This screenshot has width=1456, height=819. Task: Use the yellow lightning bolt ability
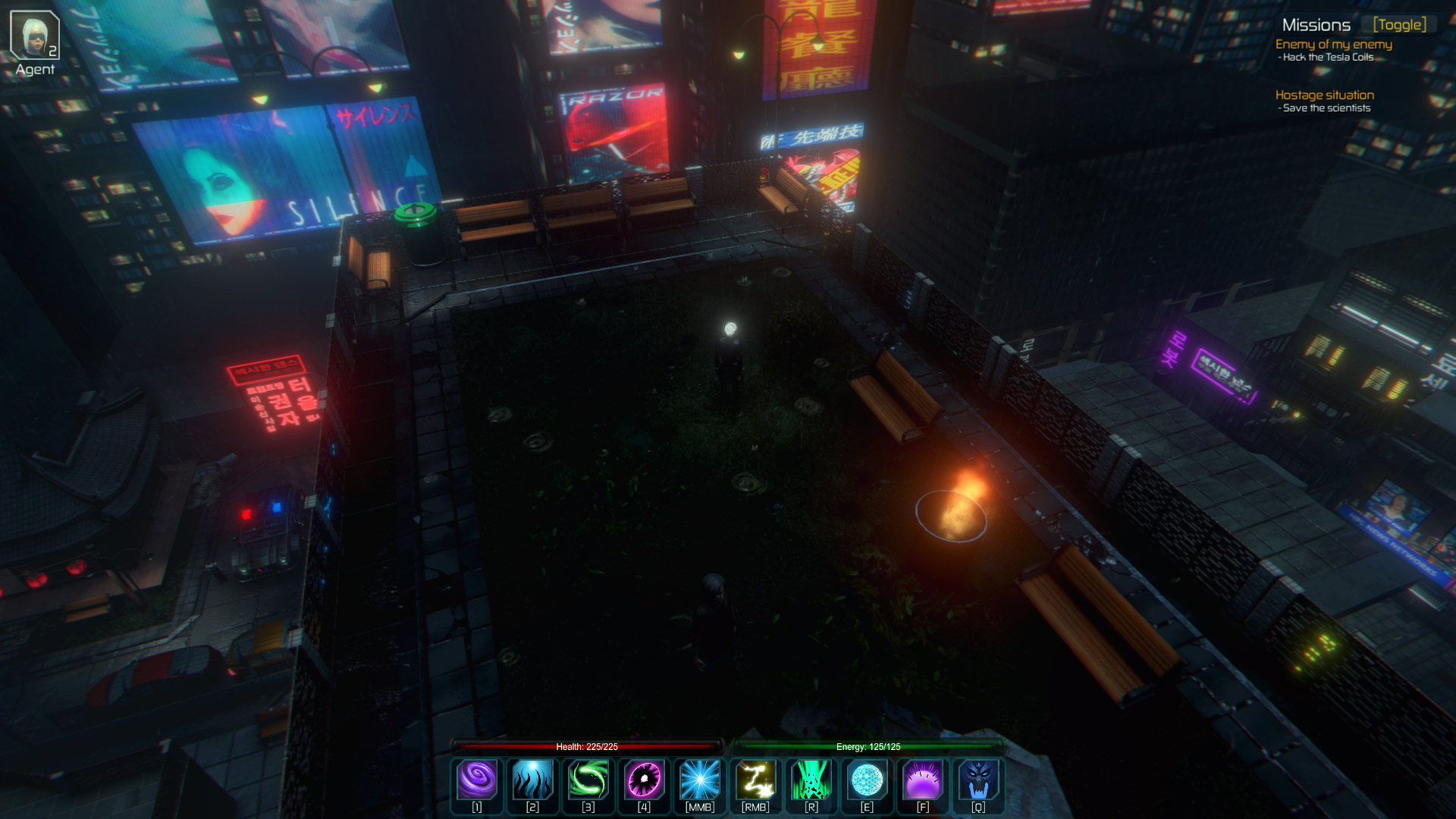pyautogui.click(x=755, y=780)
